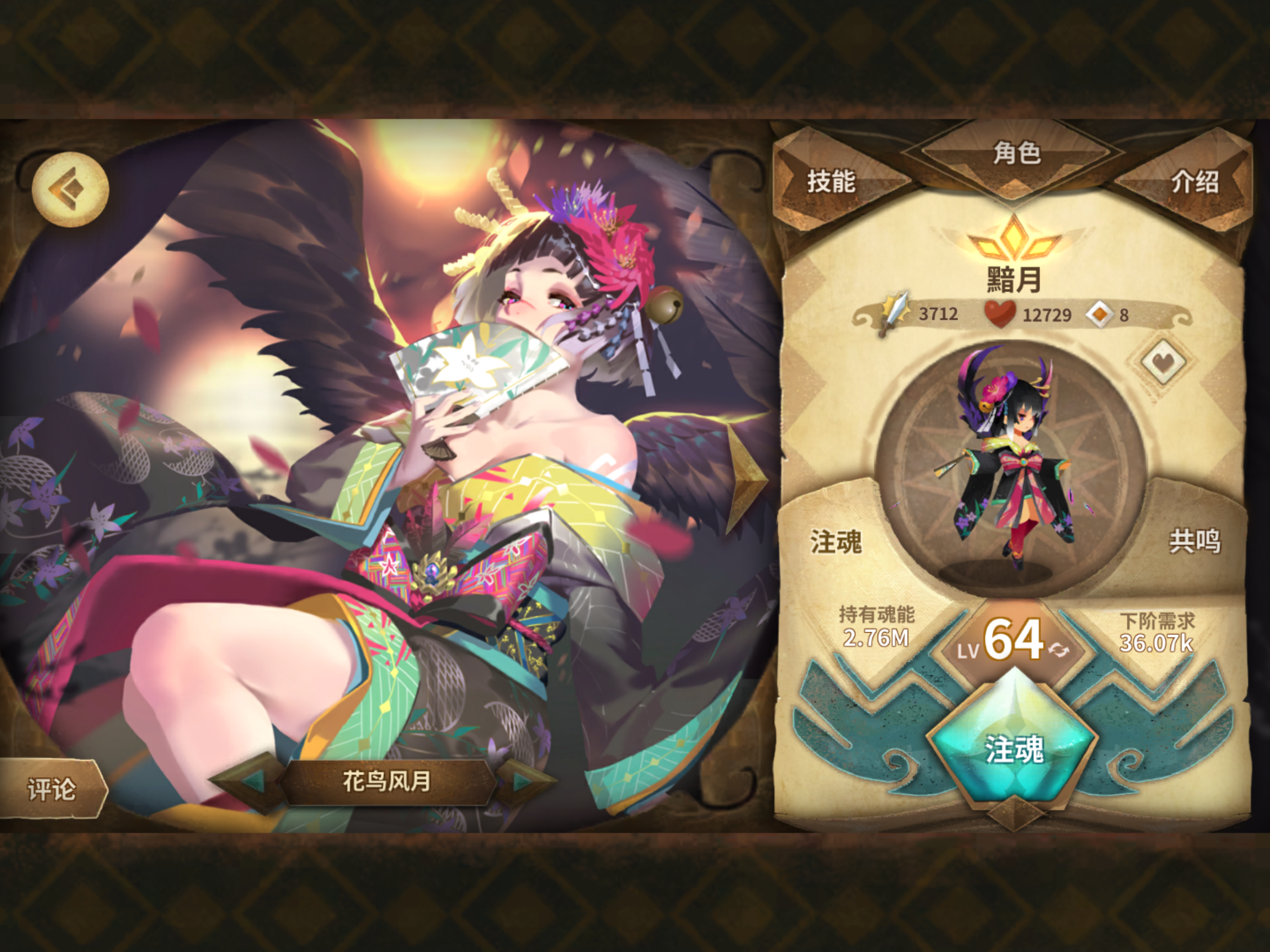This screenshot has width=1270, height=952.
Task: Click the red heart health stat icon
Action: (999, 314)
